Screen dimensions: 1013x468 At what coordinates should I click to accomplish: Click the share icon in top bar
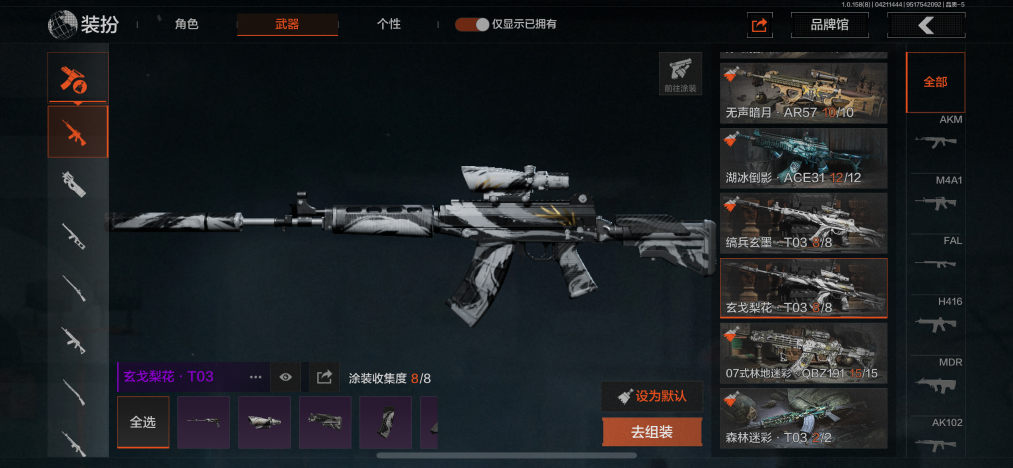coord(760,25)
